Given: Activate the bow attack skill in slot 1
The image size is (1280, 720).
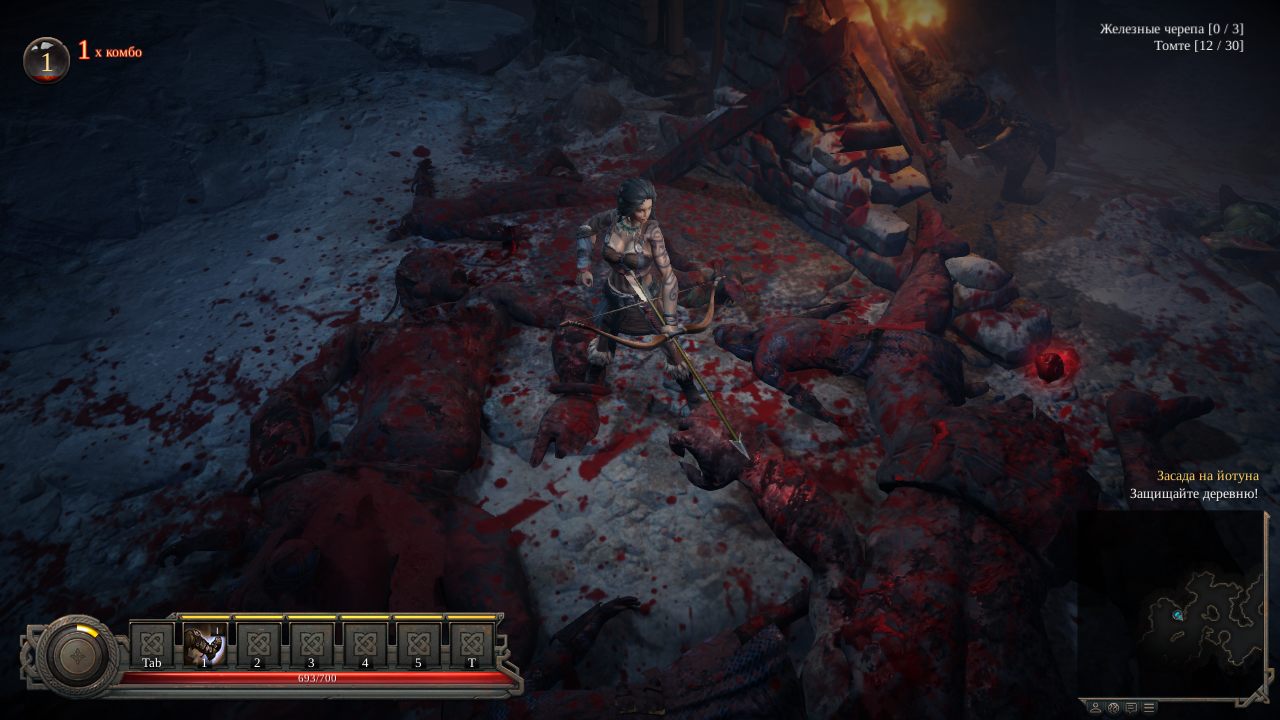Looking at the screenshot, I should coord(205,644).
